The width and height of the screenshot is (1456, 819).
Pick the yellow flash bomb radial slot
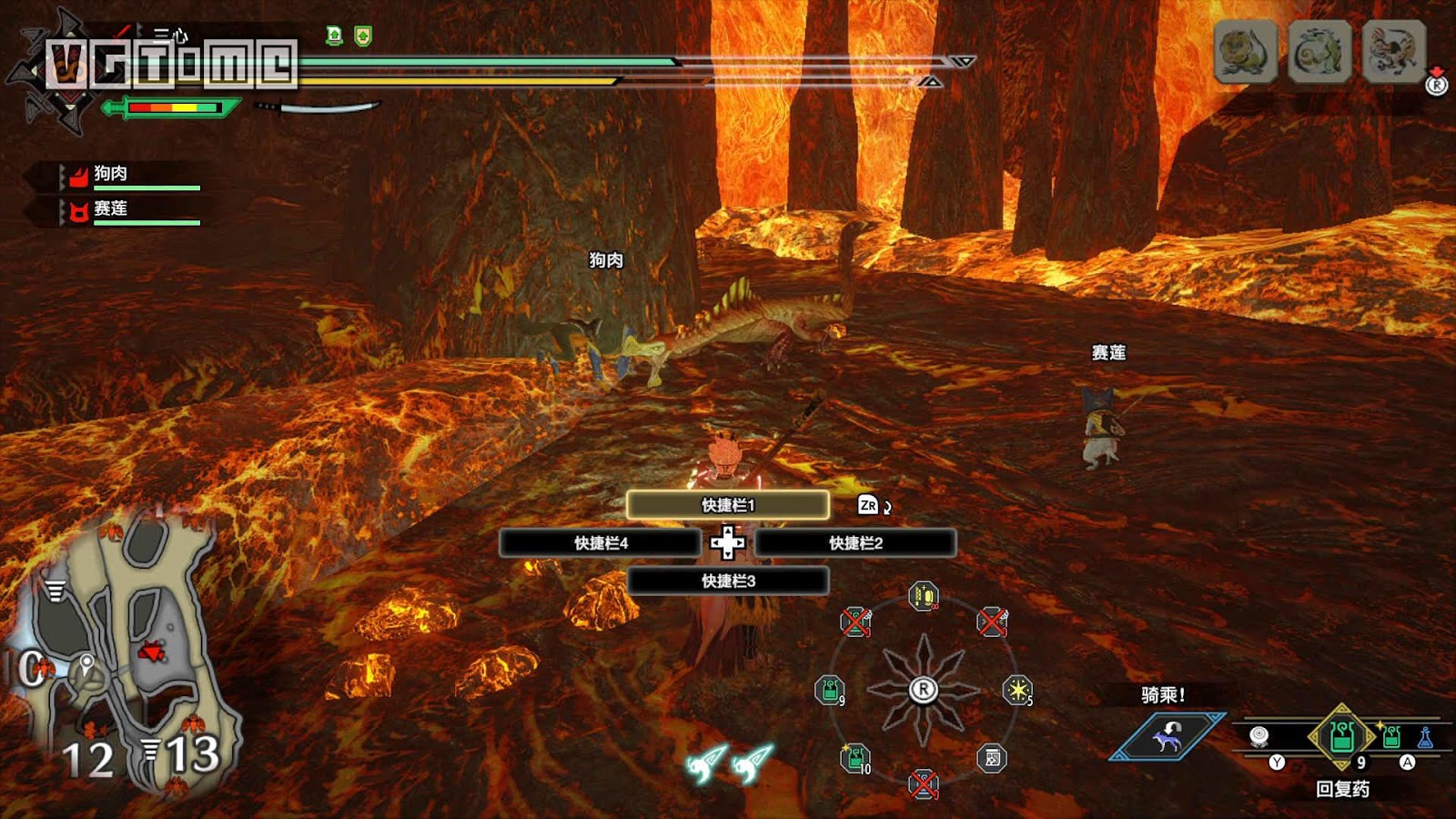(1016, 690)
